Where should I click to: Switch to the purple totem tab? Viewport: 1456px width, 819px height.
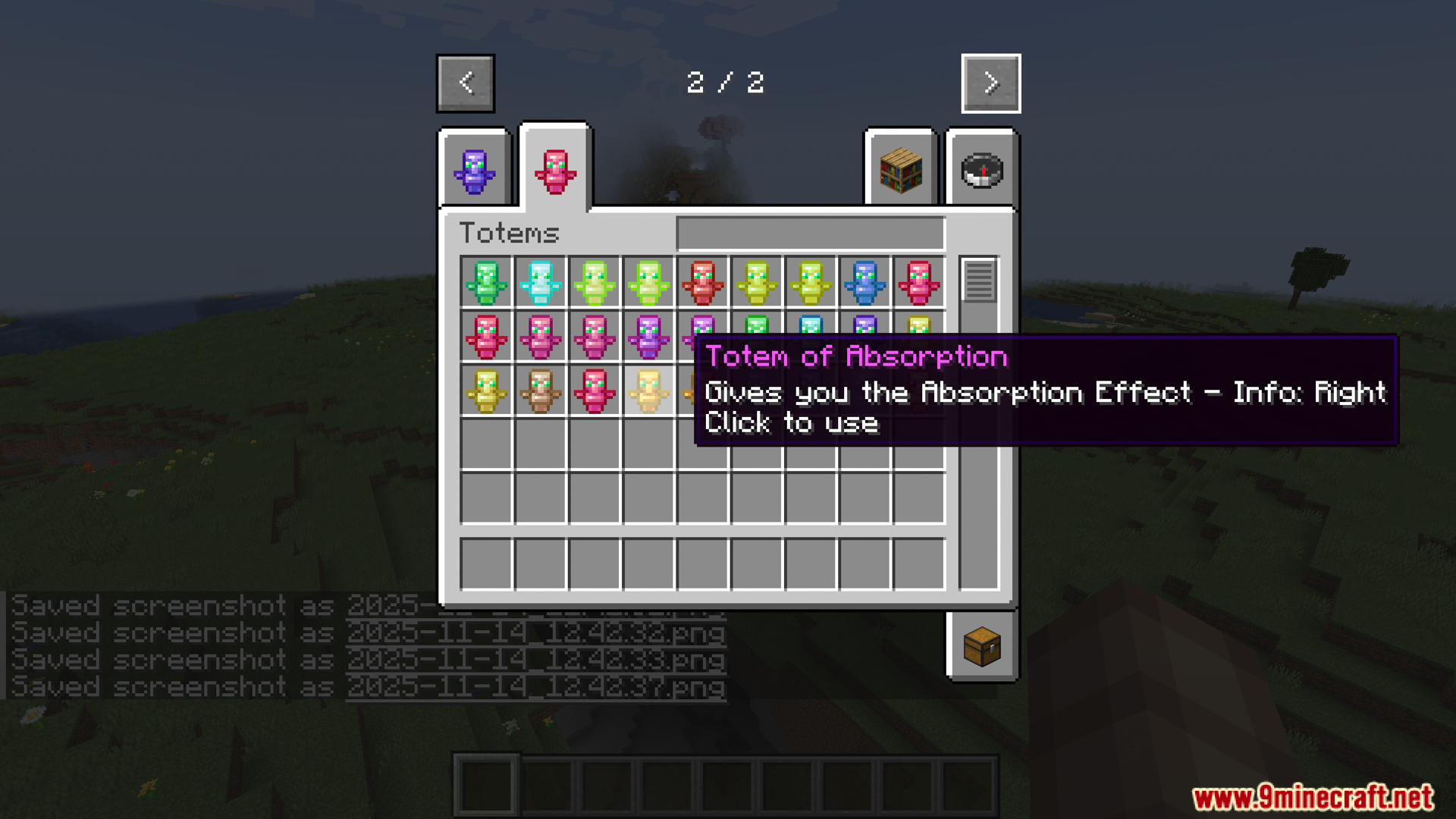475,171
